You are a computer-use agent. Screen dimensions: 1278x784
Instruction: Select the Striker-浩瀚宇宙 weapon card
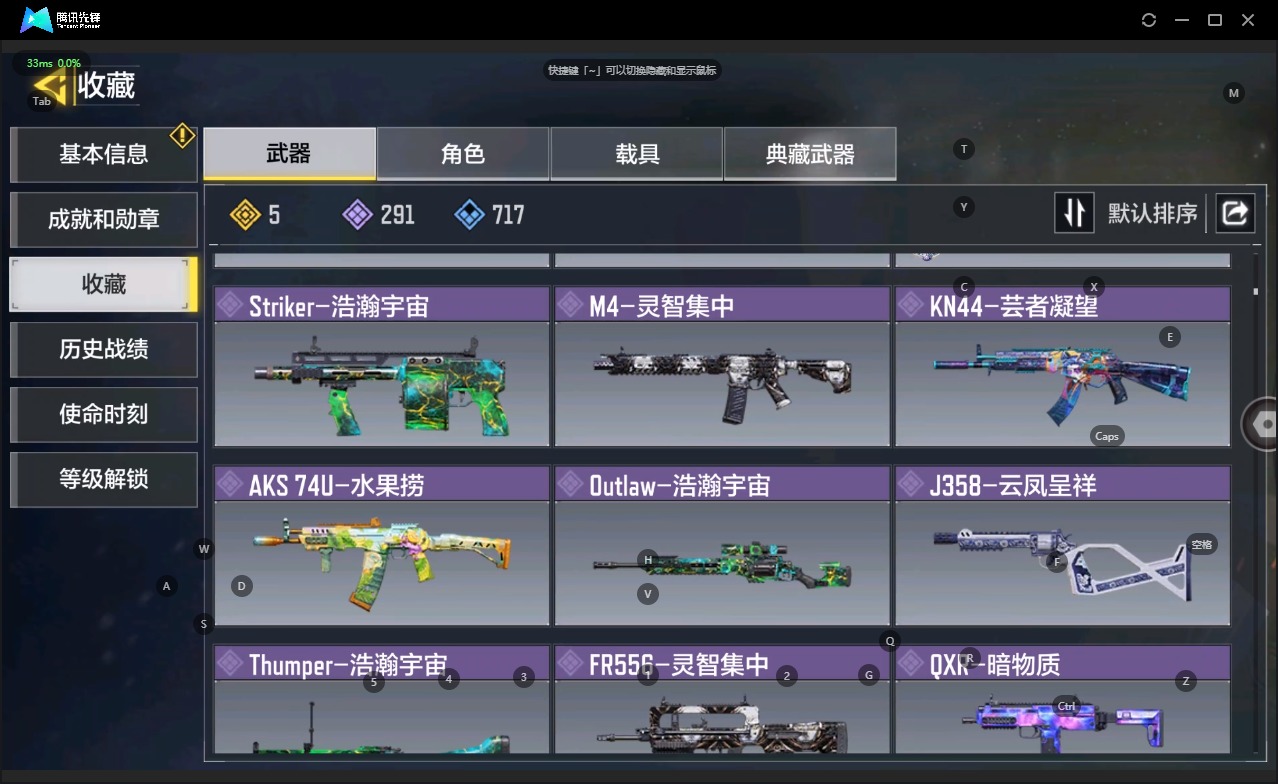click(x=381, y=367)
